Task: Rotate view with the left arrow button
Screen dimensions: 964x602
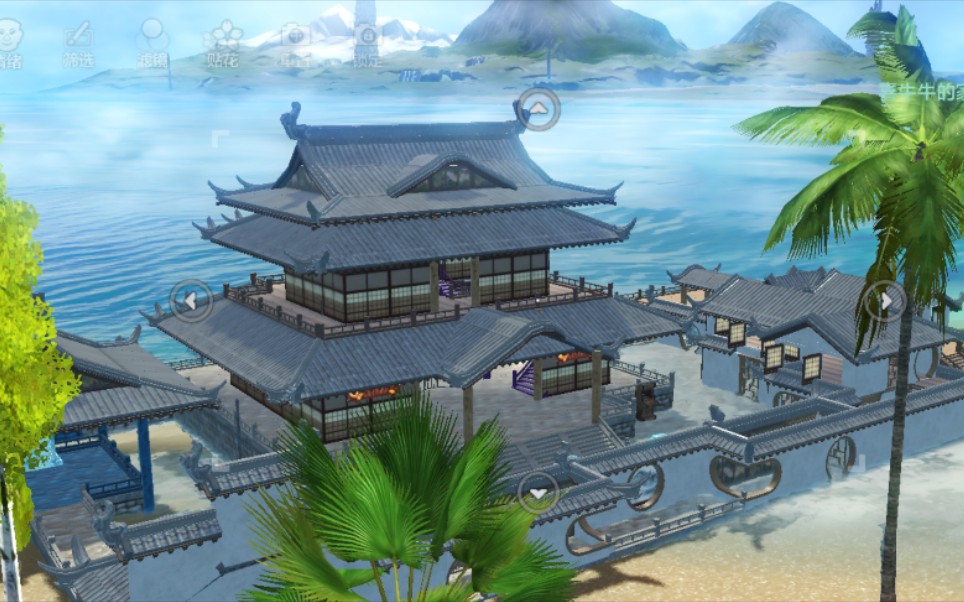Action: tap(191, 300)
